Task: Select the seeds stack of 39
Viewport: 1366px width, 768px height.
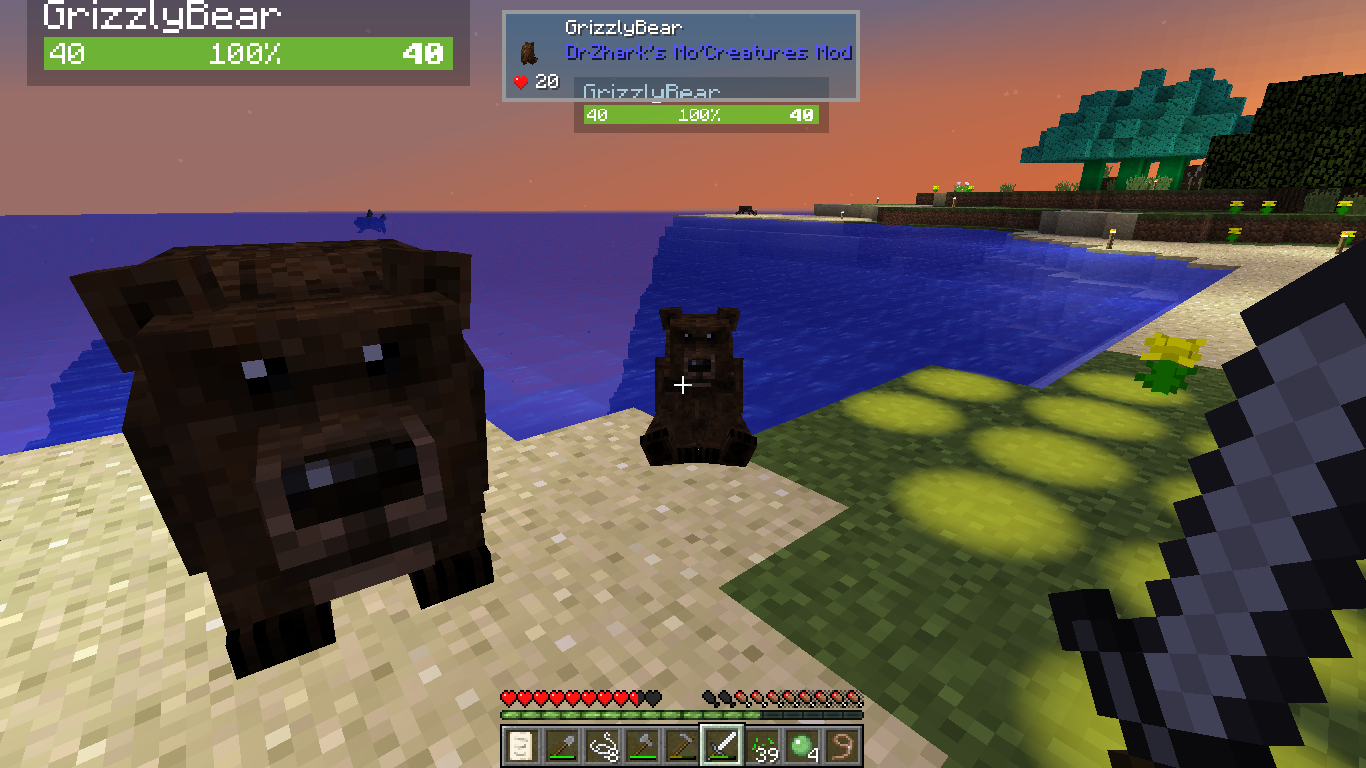Action: pyautogui.click(x=762, y=745)
